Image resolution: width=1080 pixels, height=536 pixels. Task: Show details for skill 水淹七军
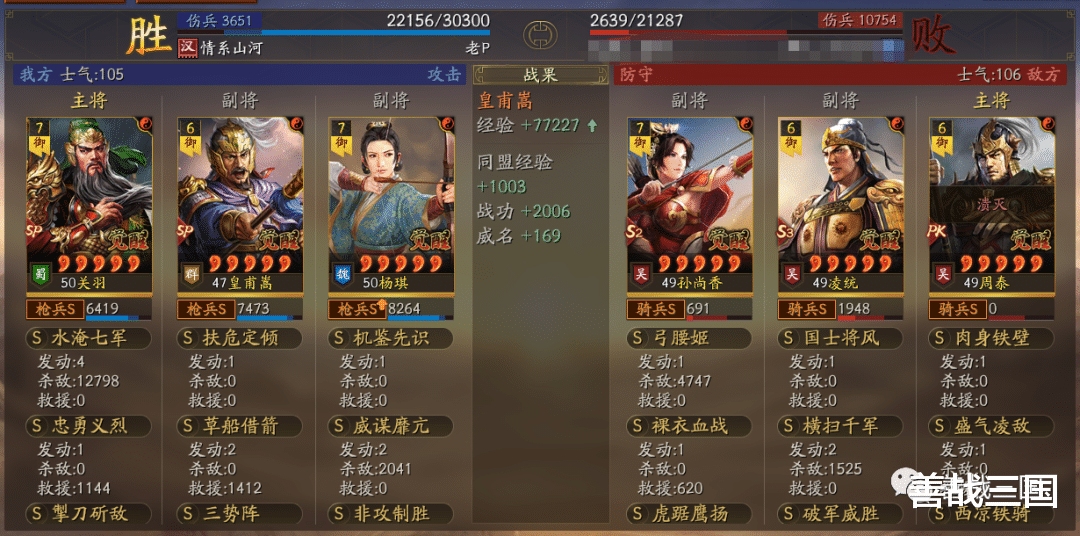89,338
